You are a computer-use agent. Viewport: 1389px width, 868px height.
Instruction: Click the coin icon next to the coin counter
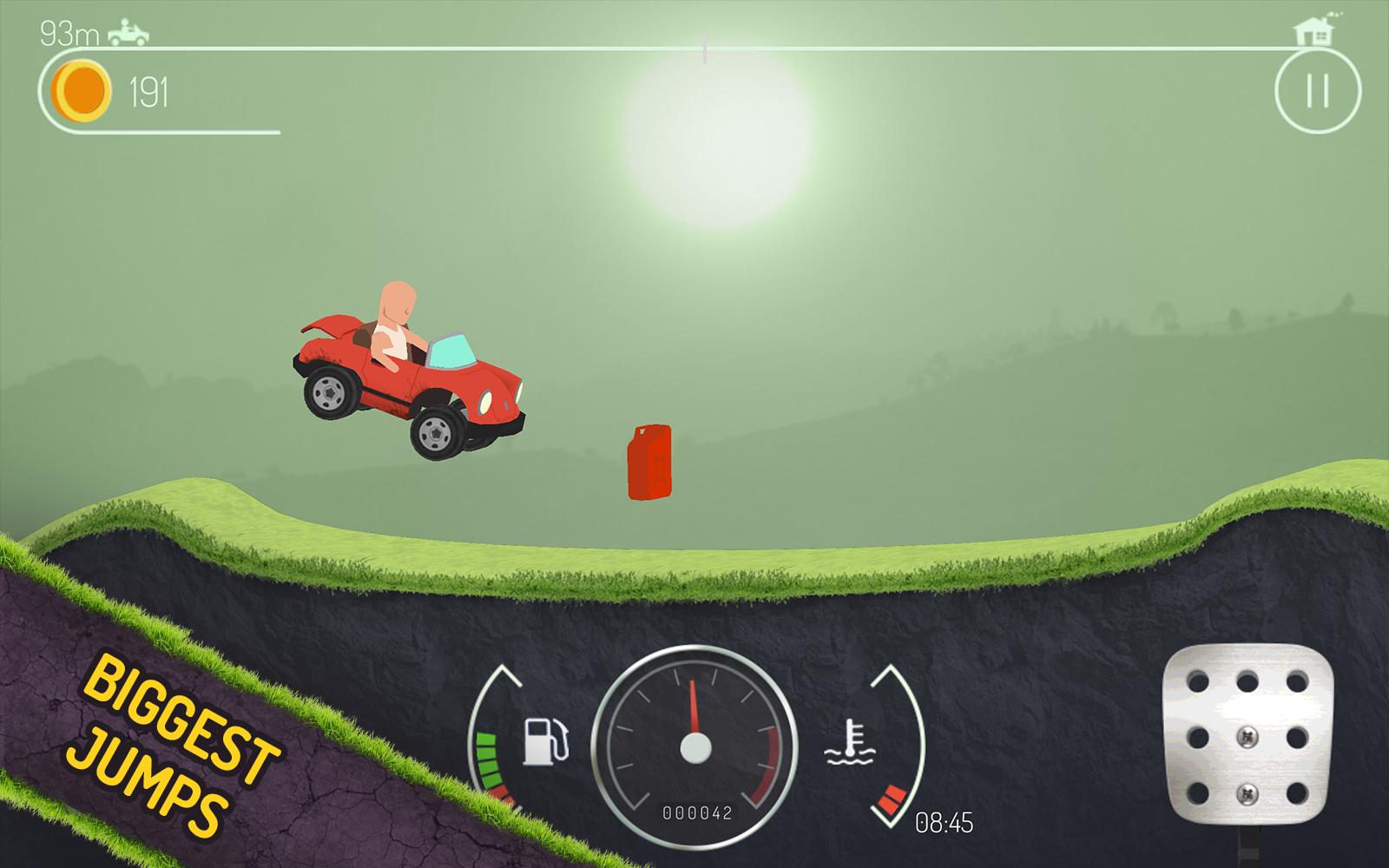point(81,87)
